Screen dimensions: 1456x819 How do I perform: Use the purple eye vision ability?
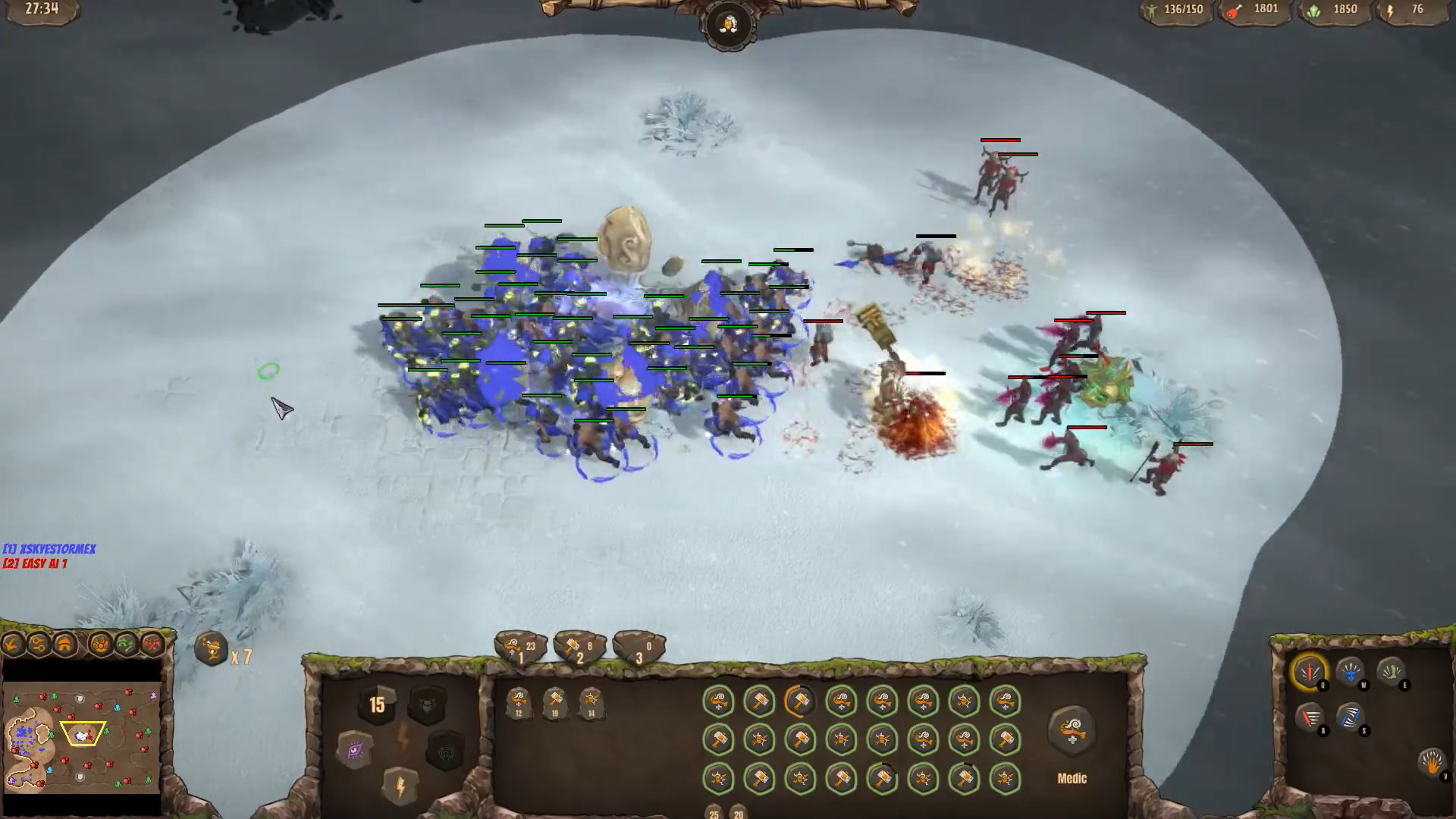pyautogui.click(x=356, y=751)
